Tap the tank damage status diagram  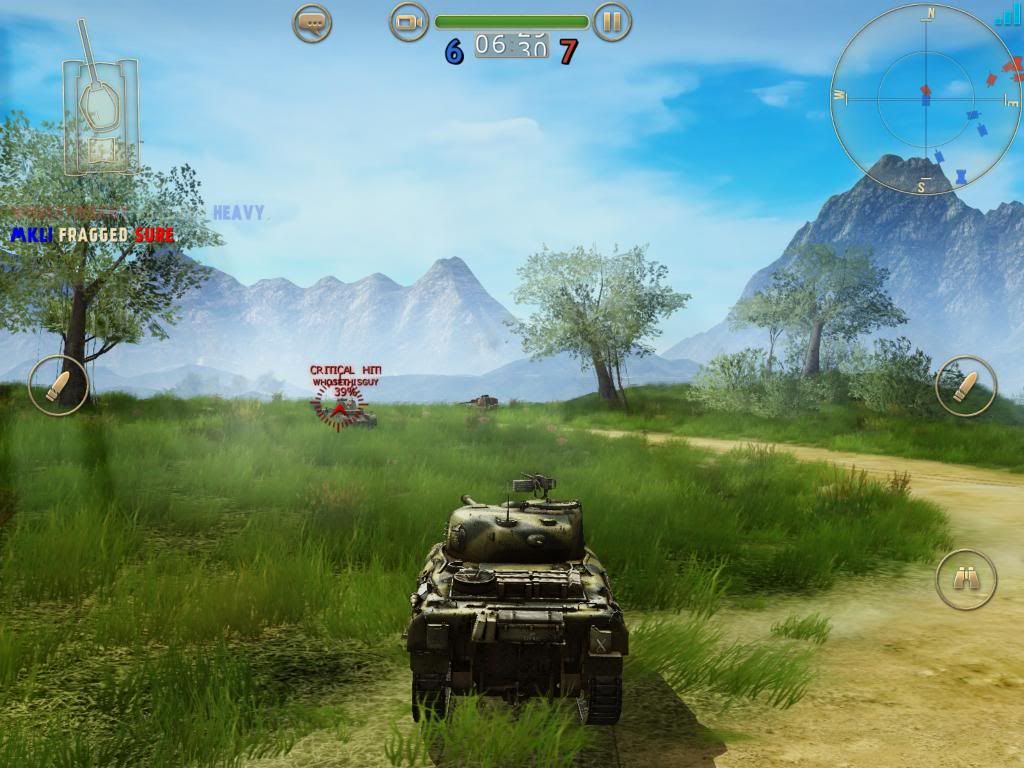99,110
